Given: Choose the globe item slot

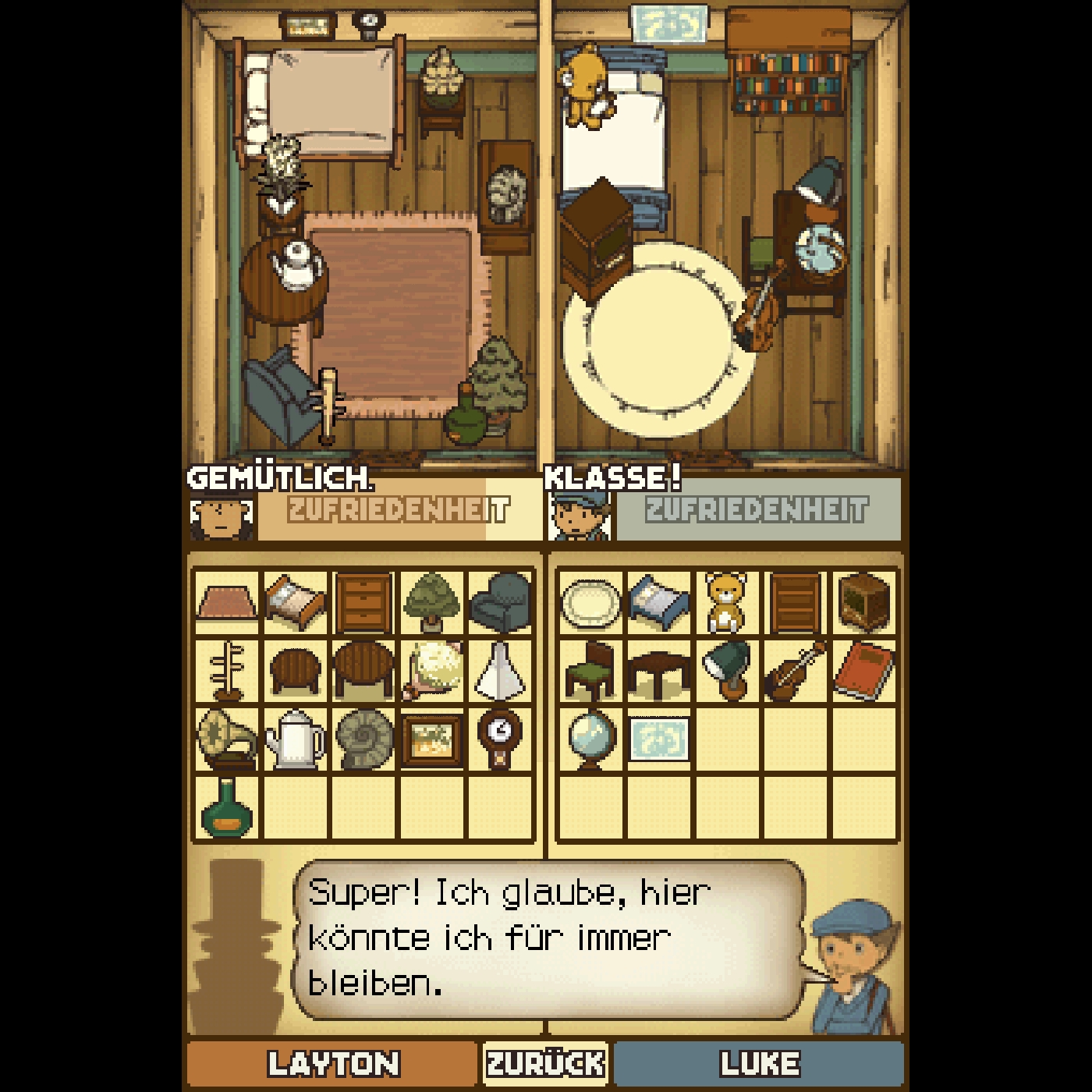Looking at the screenshot, I should pos(590,739).
